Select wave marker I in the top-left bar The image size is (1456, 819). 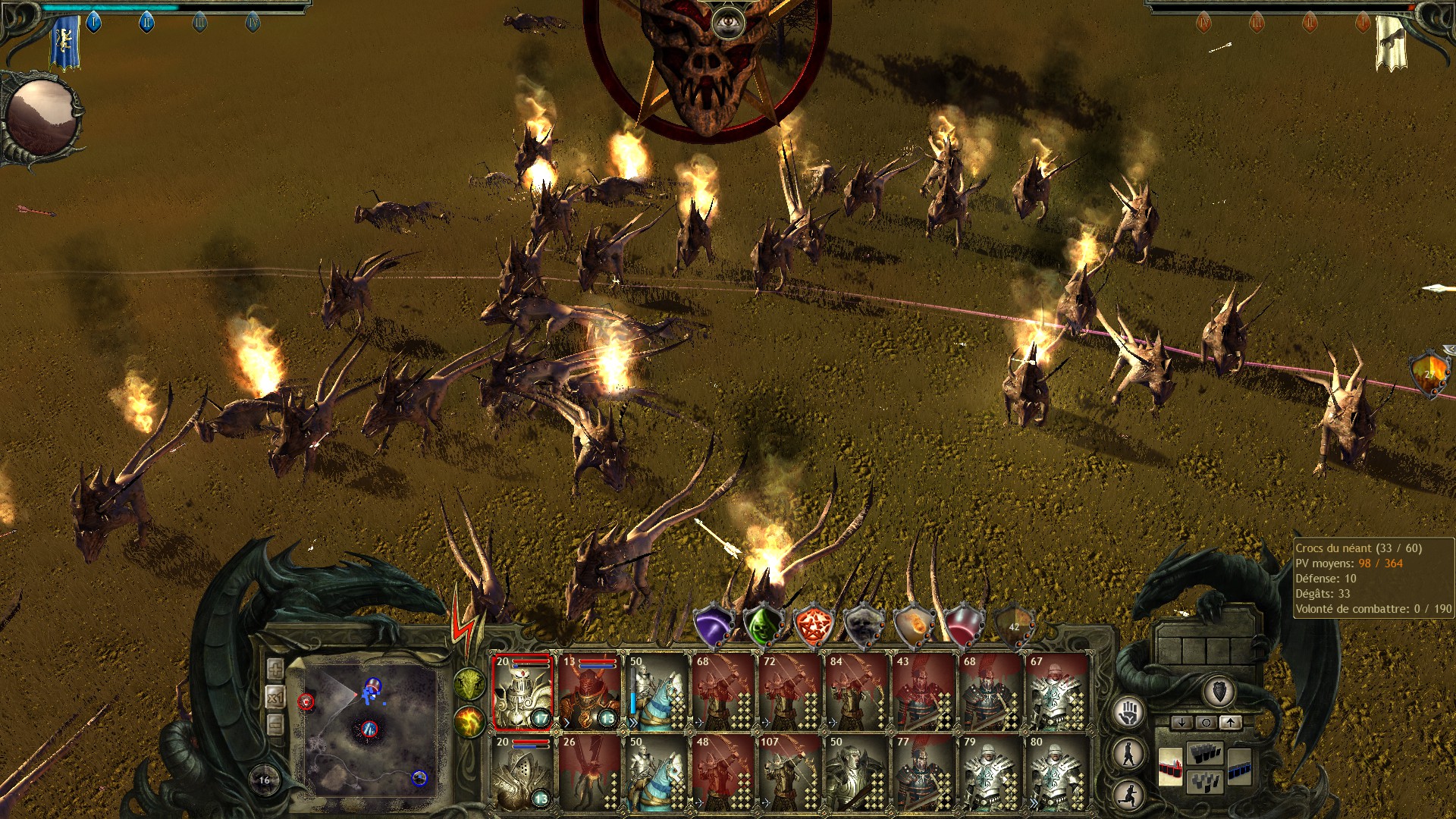(x=93, y=21)
